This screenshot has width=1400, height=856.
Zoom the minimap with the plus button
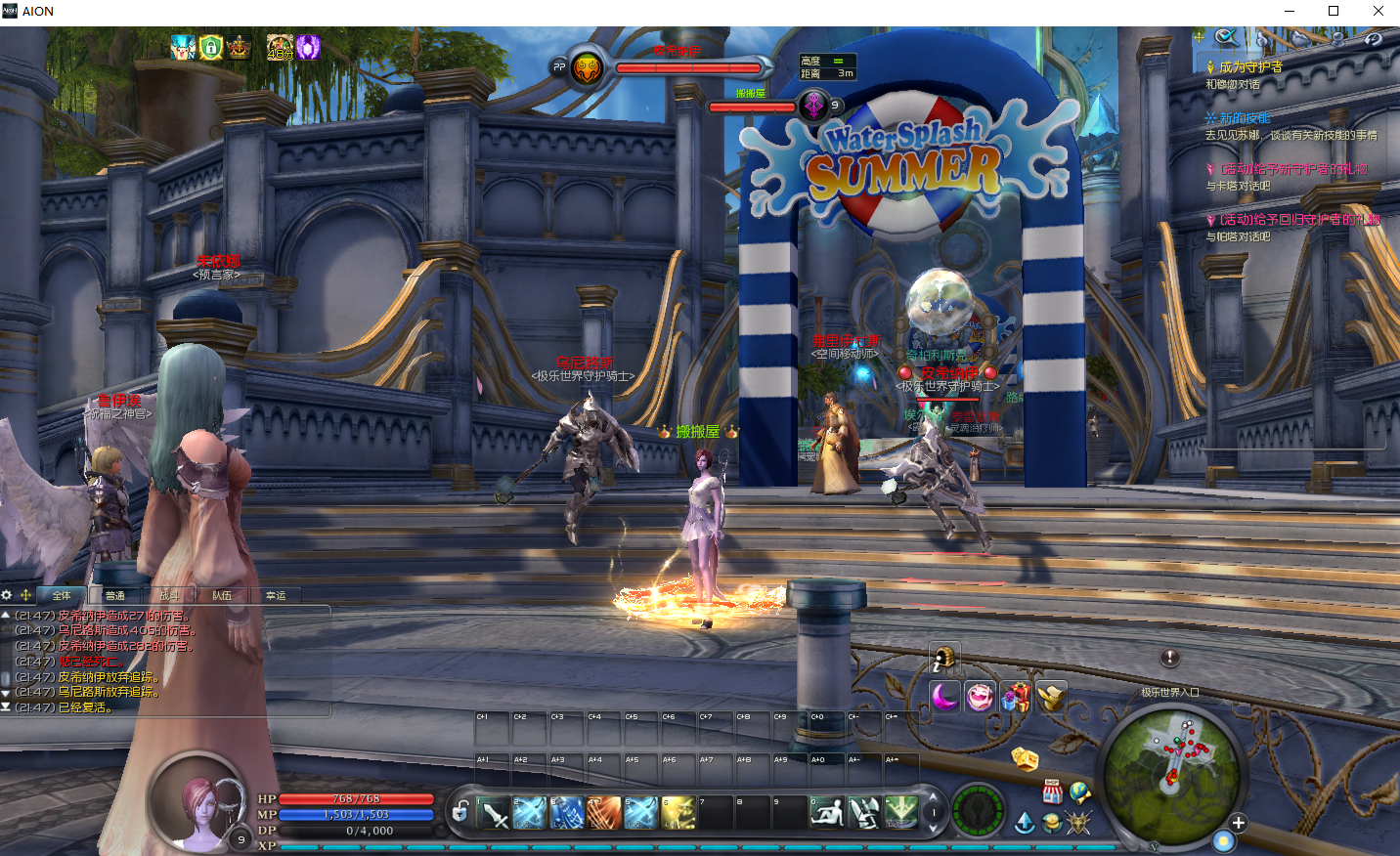[x=1238, y=823]
